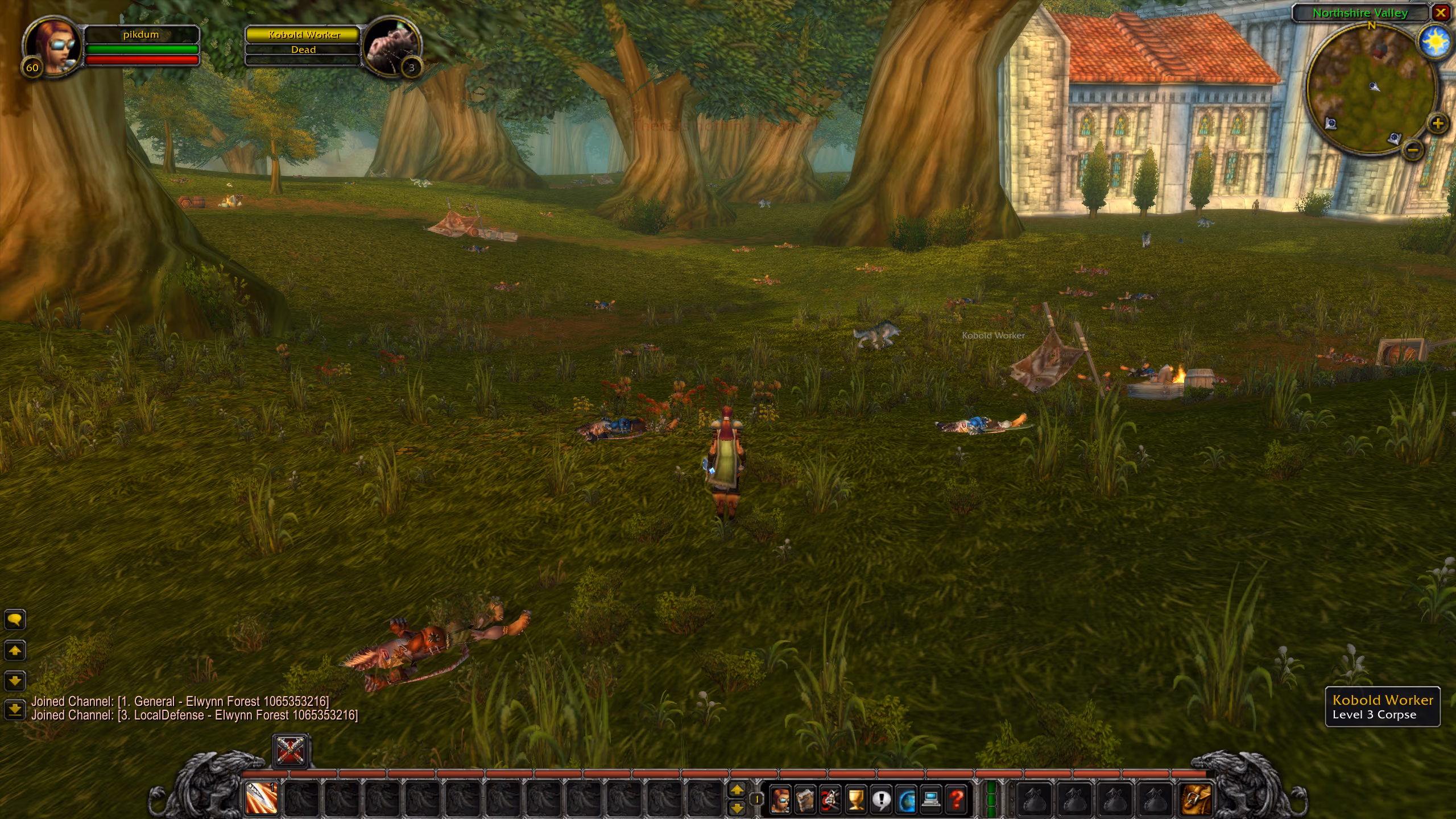Page the action bar down
The height and width of the screenshot is (819, 1456).
pos(737,808)
